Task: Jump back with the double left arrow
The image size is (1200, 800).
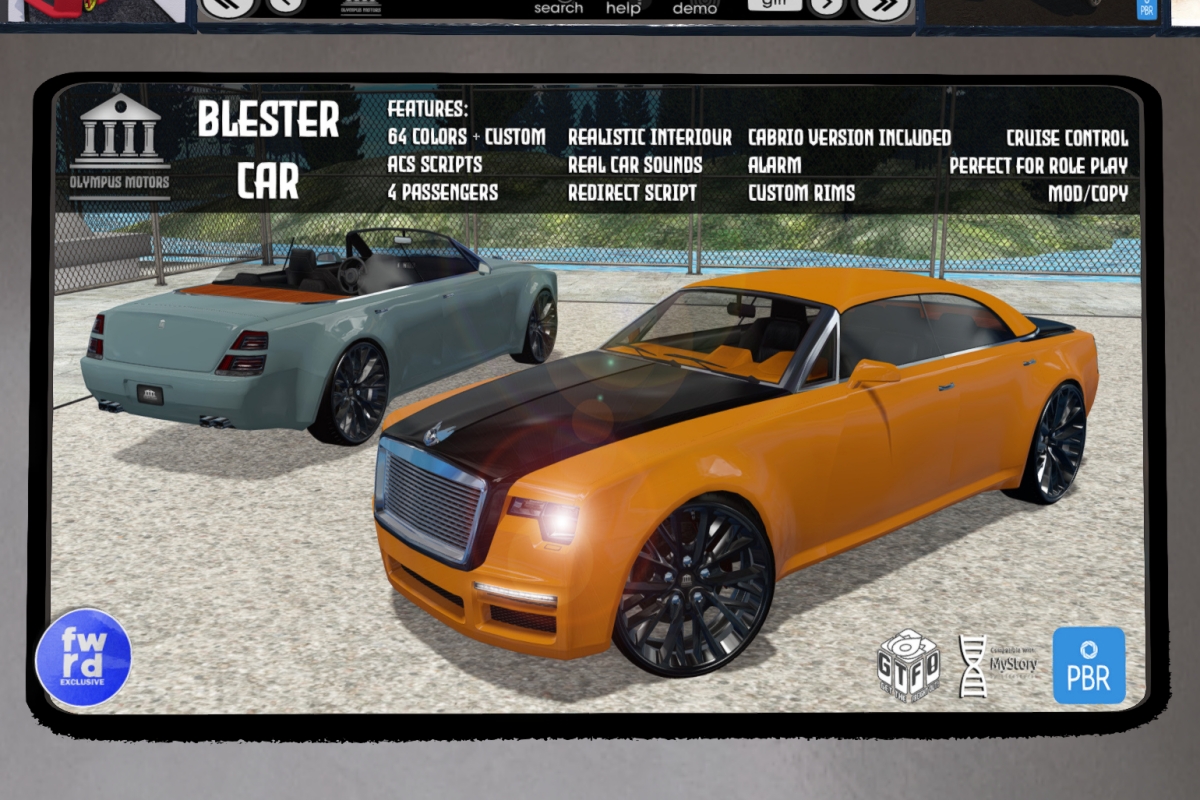Action: click(x=230, y=6)
